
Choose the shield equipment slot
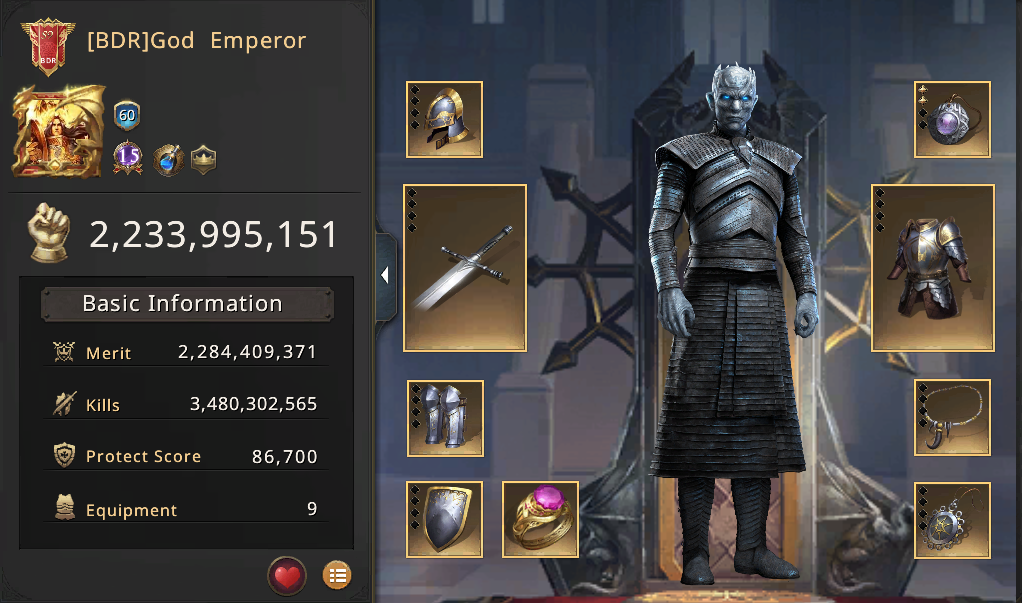click(x=445, y=519)
